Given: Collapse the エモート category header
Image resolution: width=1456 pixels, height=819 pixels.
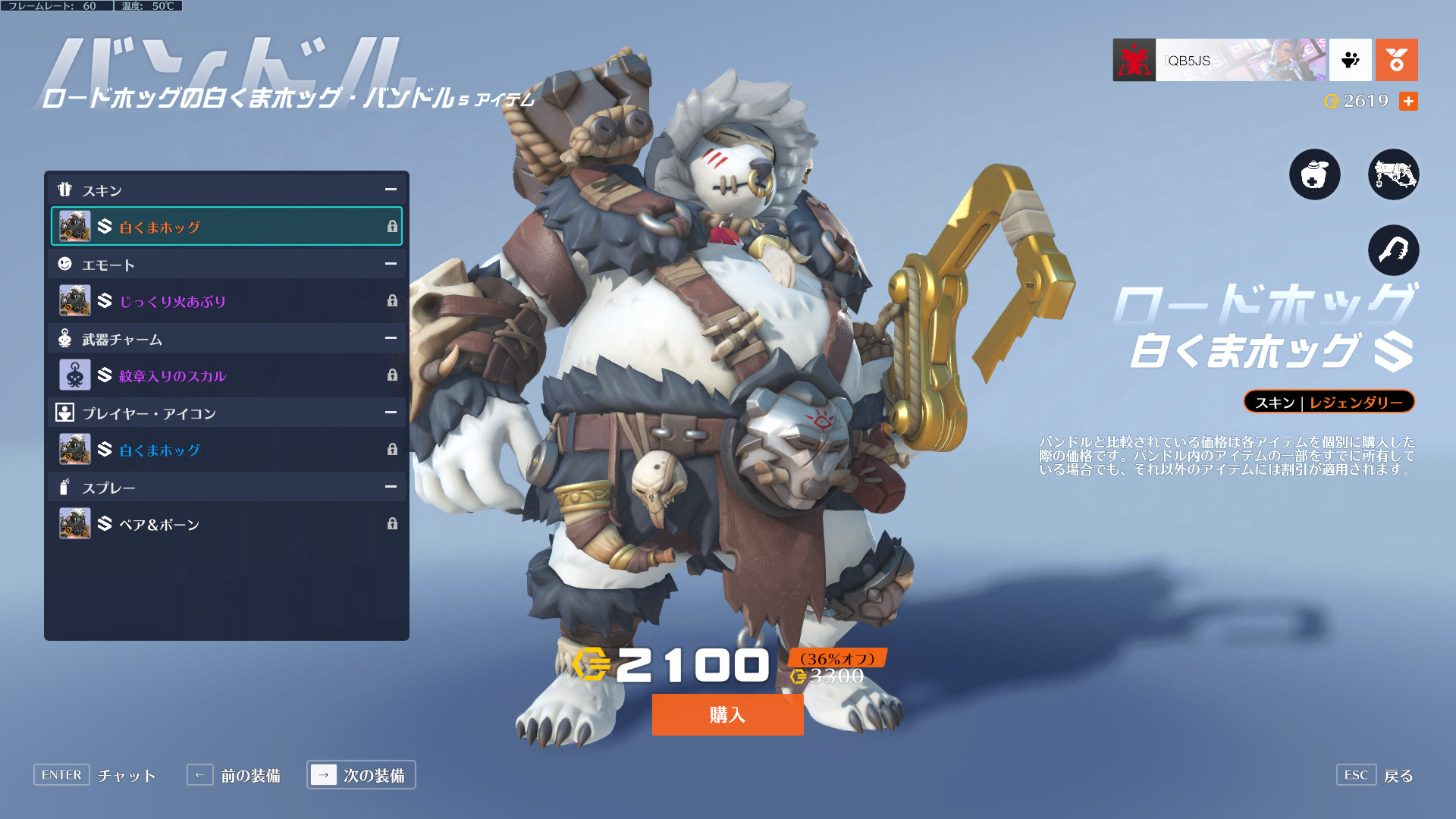Looking at the screenshot, I should point(391,264).
